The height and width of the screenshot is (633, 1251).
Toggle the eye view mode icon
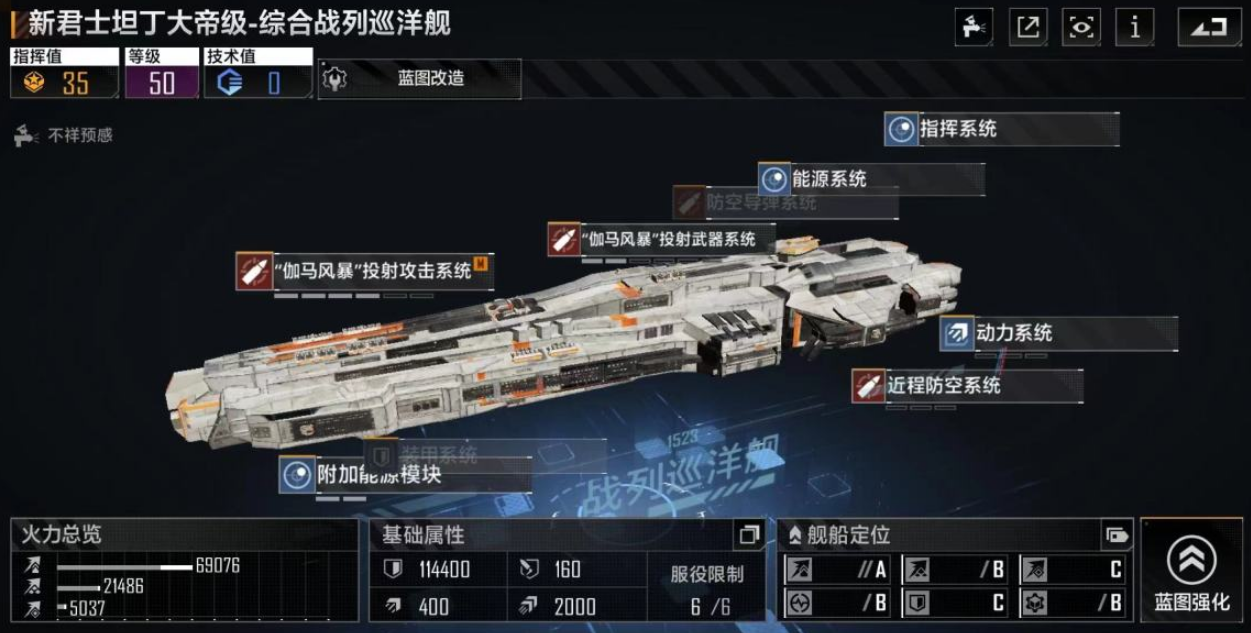coord(1081,27)
